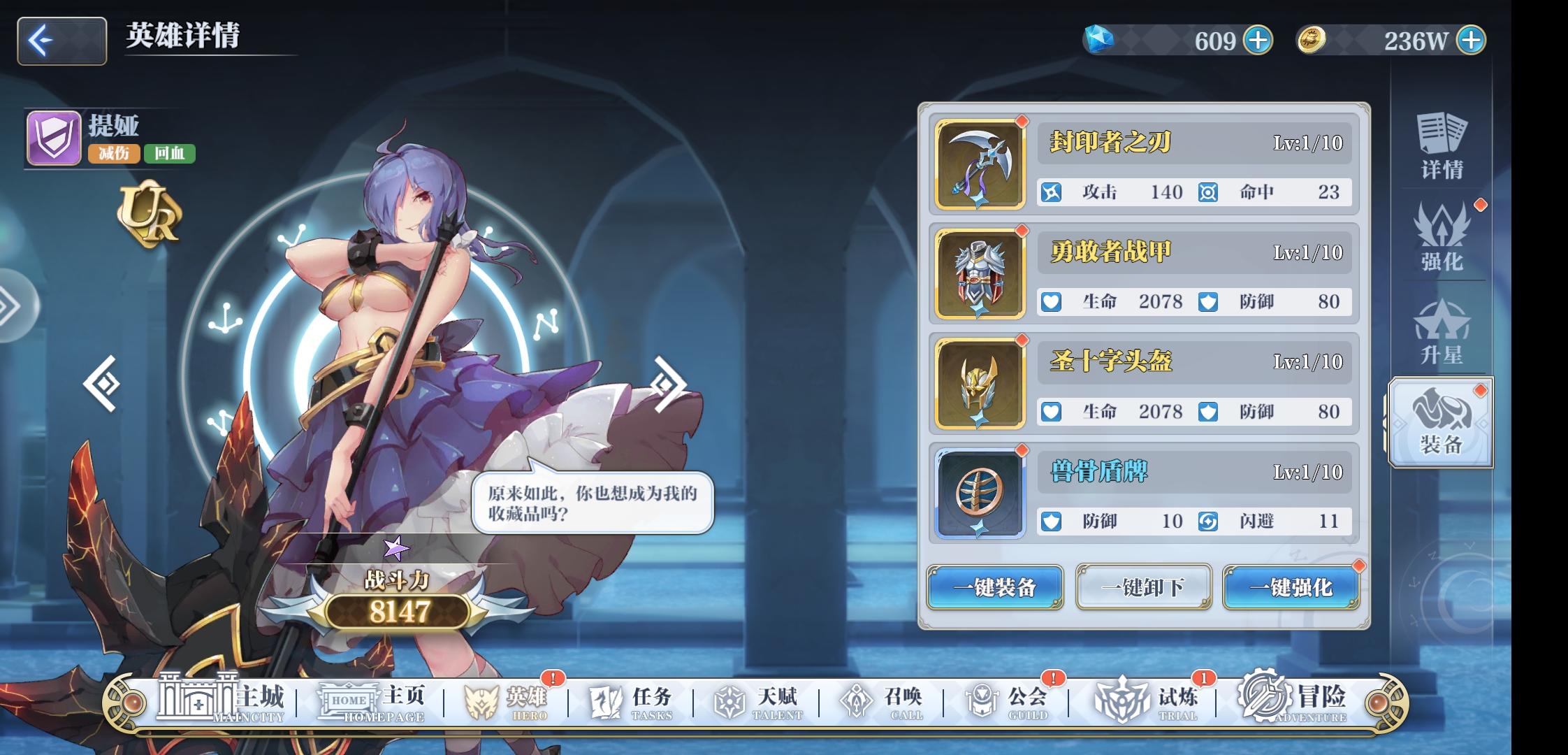The width and height of the screenshot is (1568, 755).
Task: Expand the left edge side panel arrow
Action: (8, 304)
